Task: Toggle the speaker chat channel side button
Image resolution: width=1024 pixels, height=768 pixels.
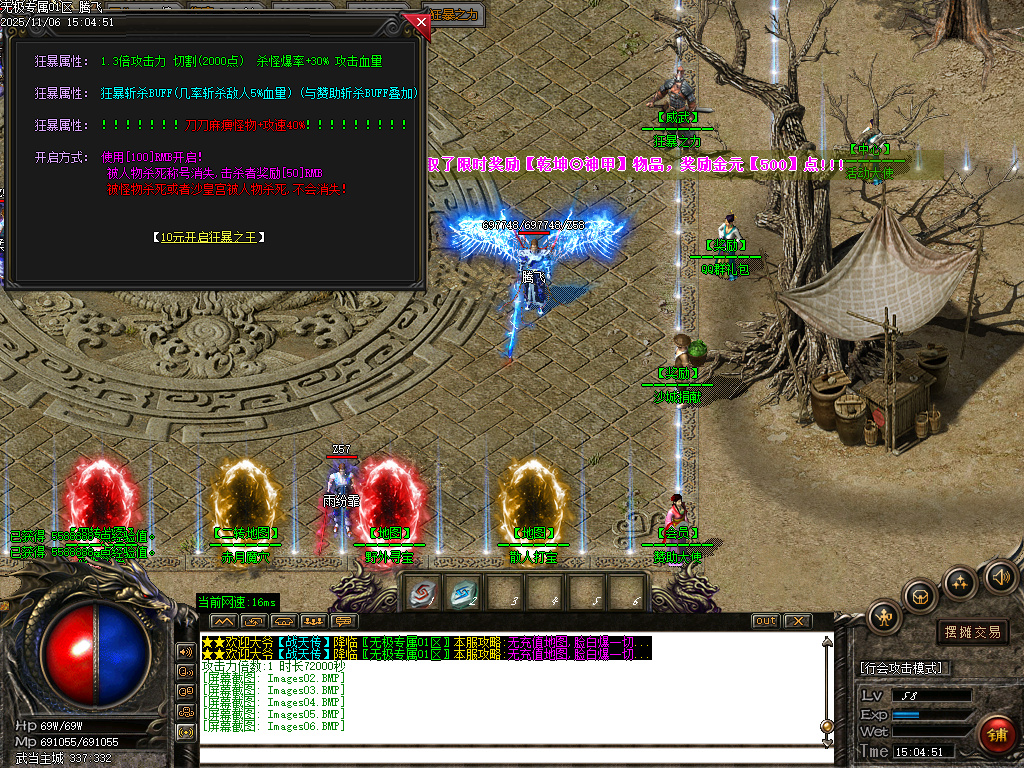Action: [185, 651]
